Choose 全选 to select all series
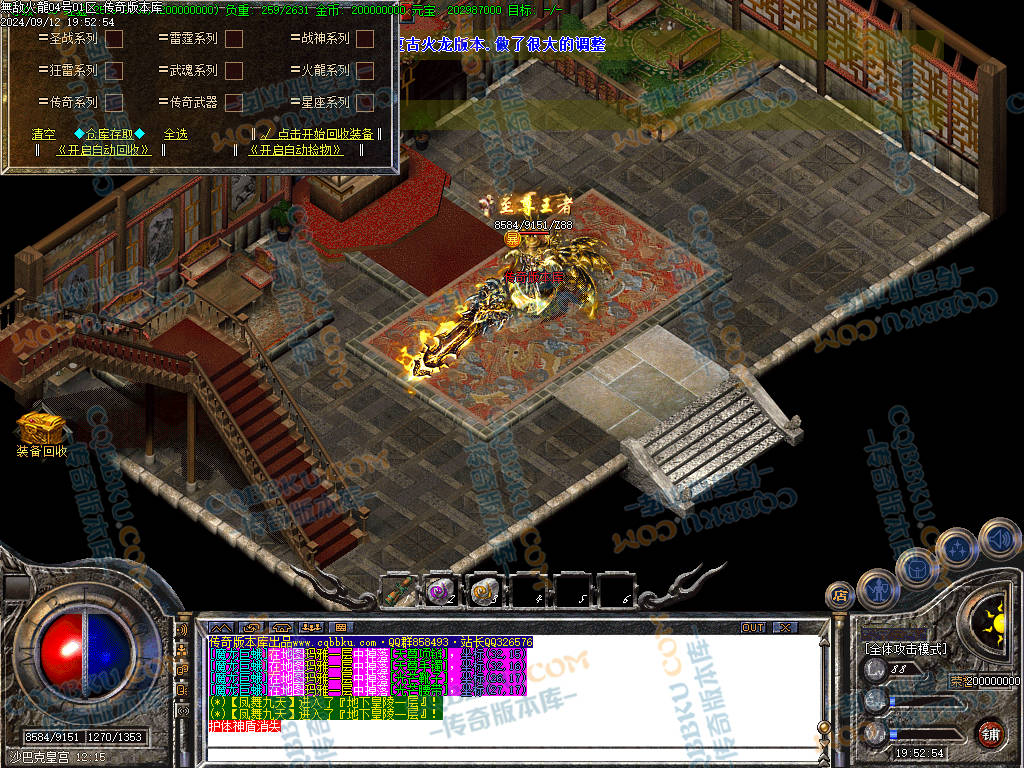Viewport: 1024px width, 768px height. [176, 134]
